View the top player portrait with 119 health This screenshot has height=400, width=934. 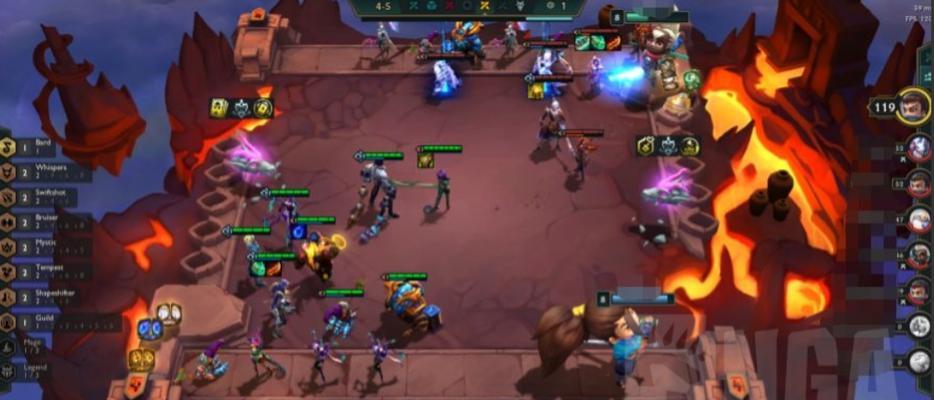click(913, 106)
